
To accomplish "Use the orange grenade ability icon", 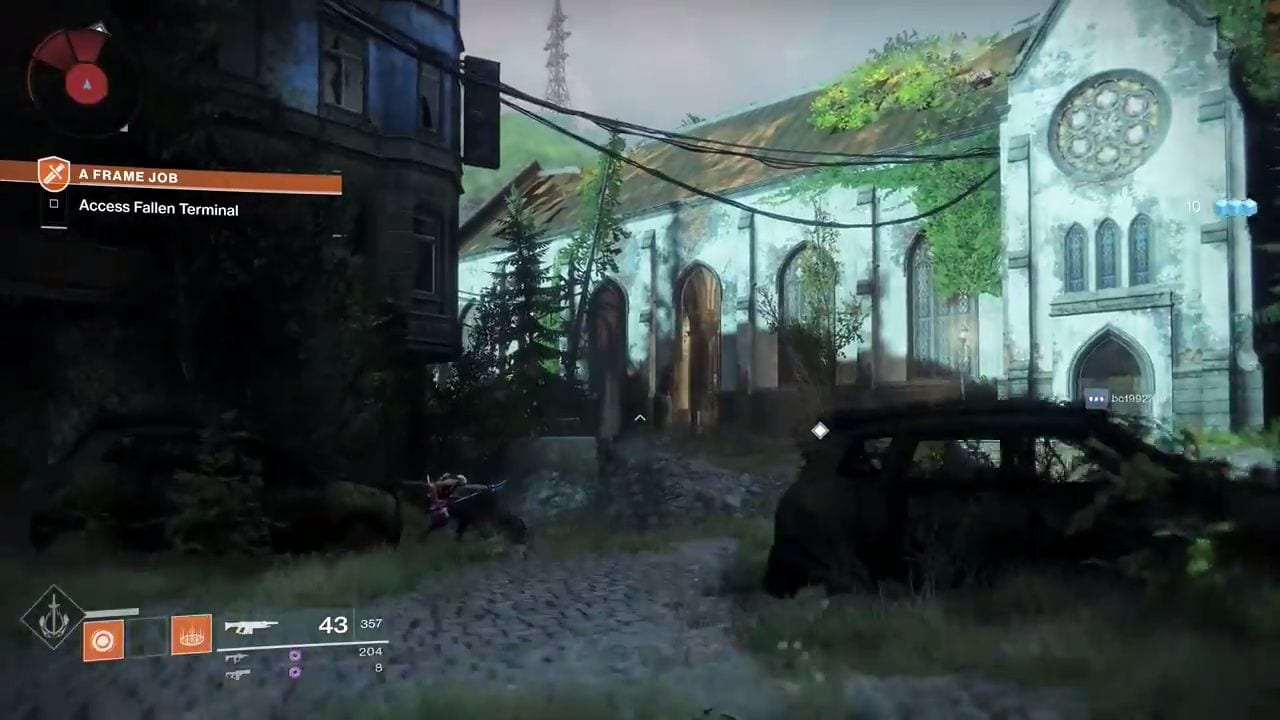I will point(103,639).
